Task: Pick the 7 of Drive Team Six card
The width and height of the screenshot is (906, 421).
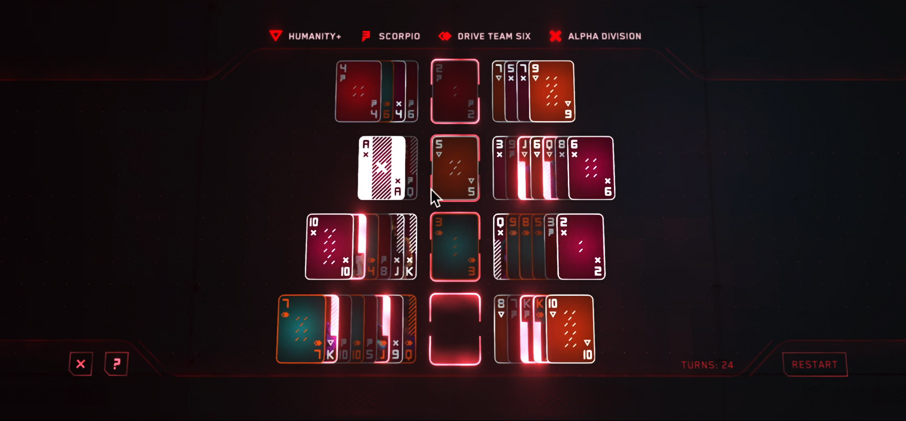Action: [x=301, y=328]
